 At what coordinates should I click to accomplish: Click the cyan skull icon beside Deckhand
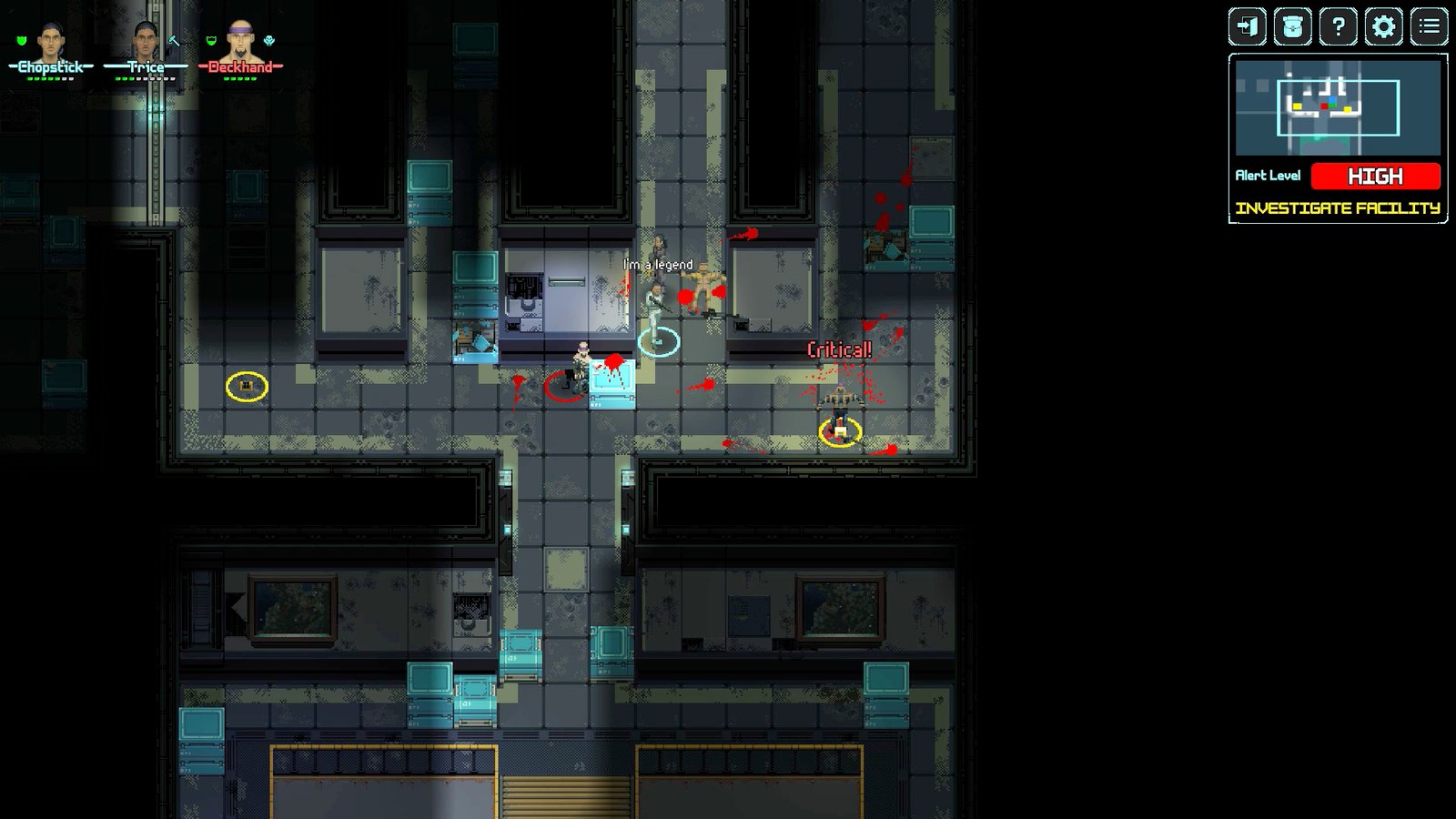point(268,41)
